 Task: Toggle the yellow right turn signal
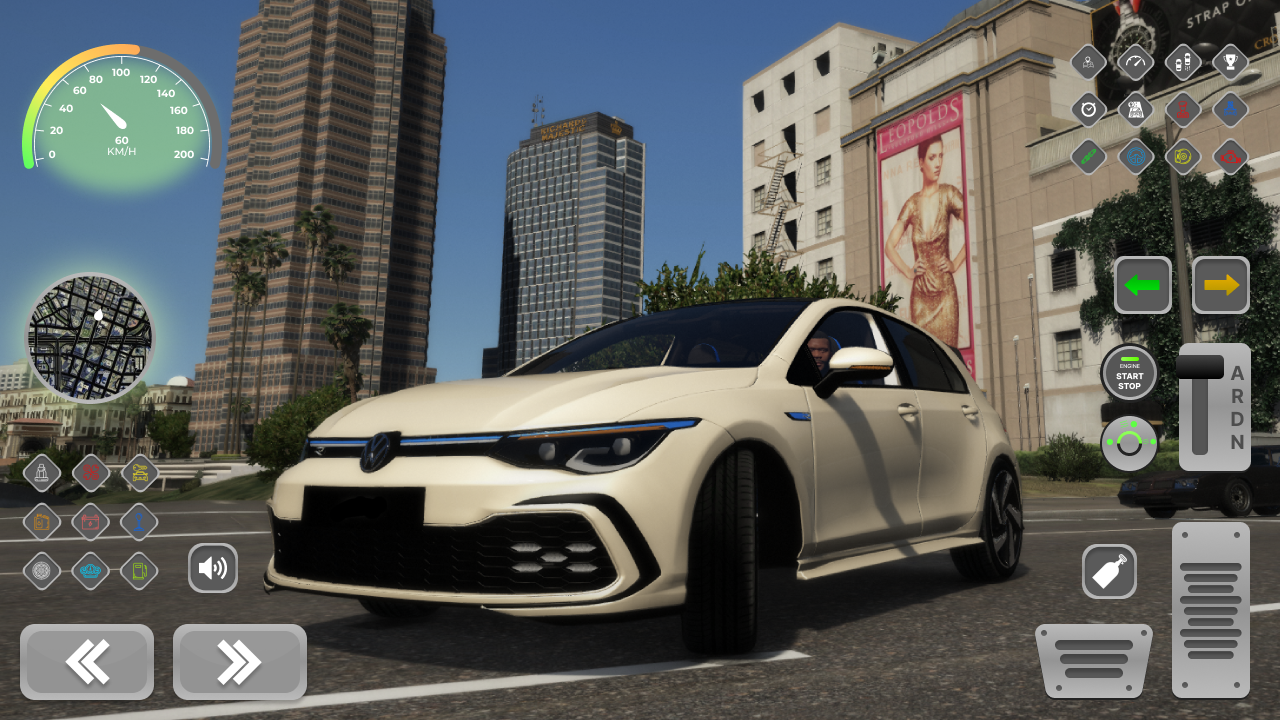pyautogui.click(x=1221, y=285)
